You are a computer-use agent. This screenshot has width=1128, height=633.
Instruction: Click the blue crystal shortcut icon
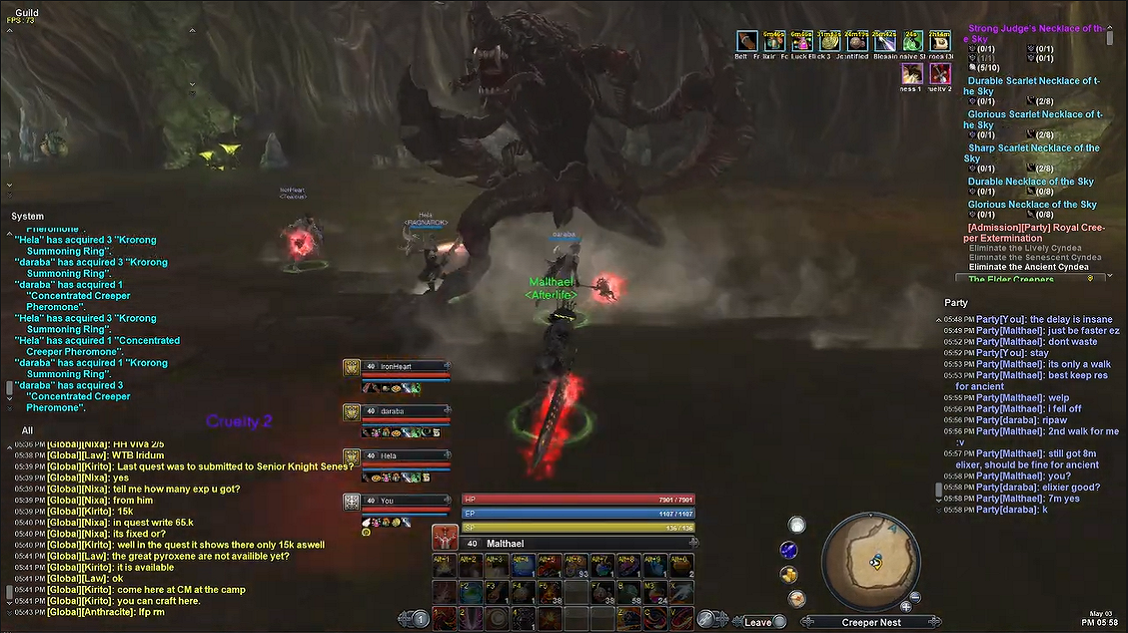[x=789, y=549]
